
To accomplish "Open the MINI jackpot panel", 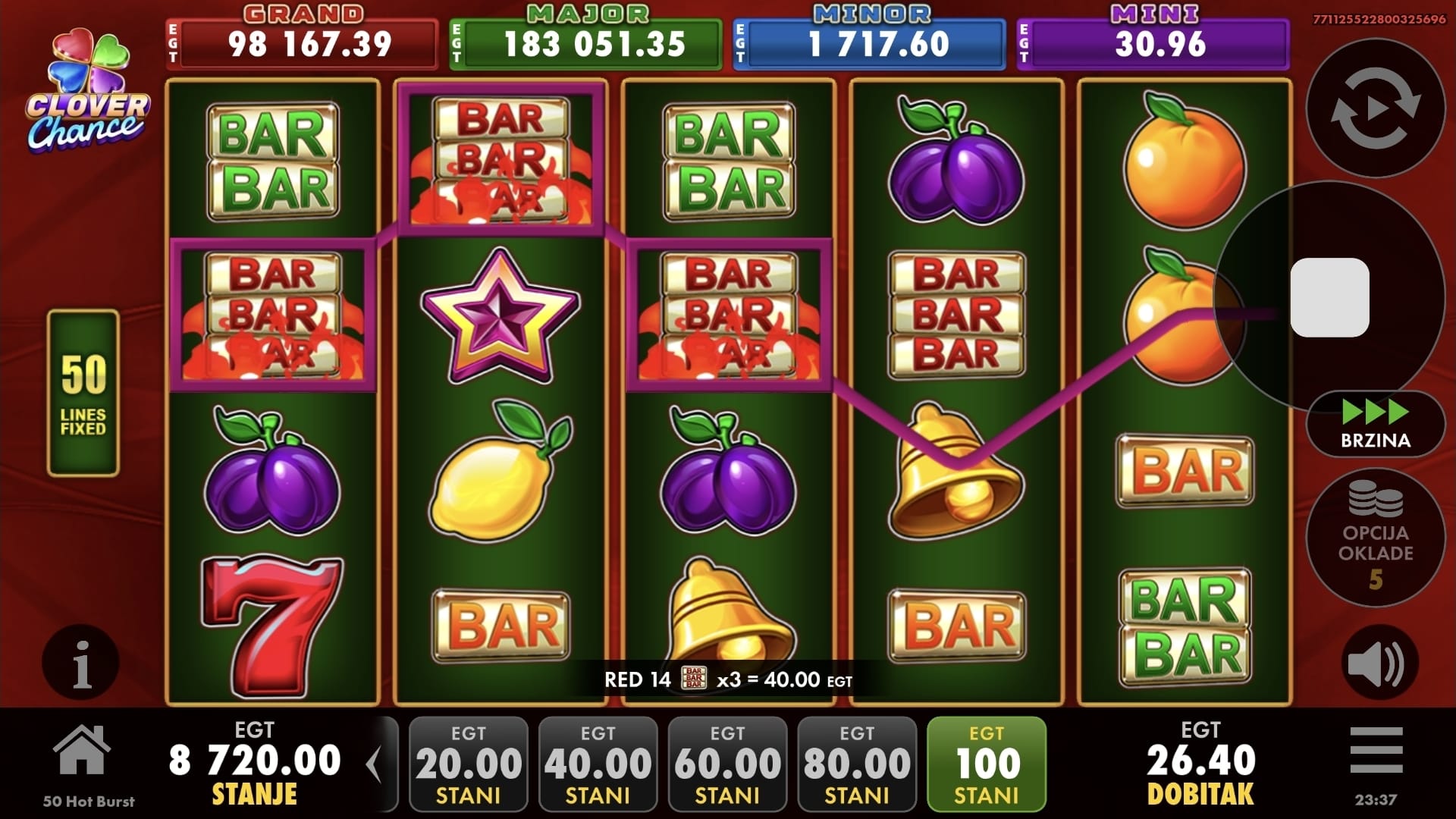I will pyautogui.click(x=1153, y=43).
